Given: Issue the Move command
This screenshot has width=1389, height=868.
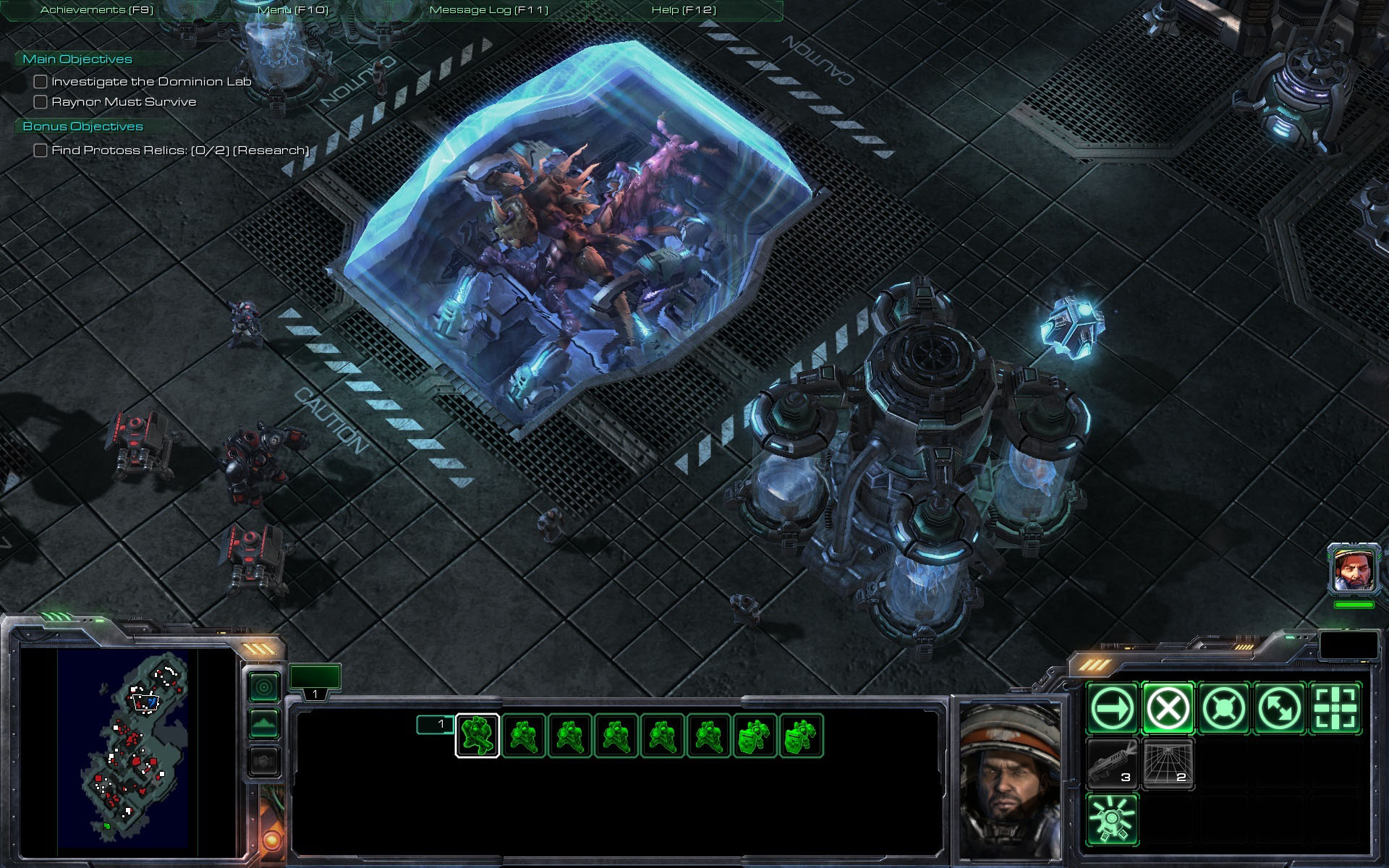Looking at the screenshot, I should click(1112, 708).
